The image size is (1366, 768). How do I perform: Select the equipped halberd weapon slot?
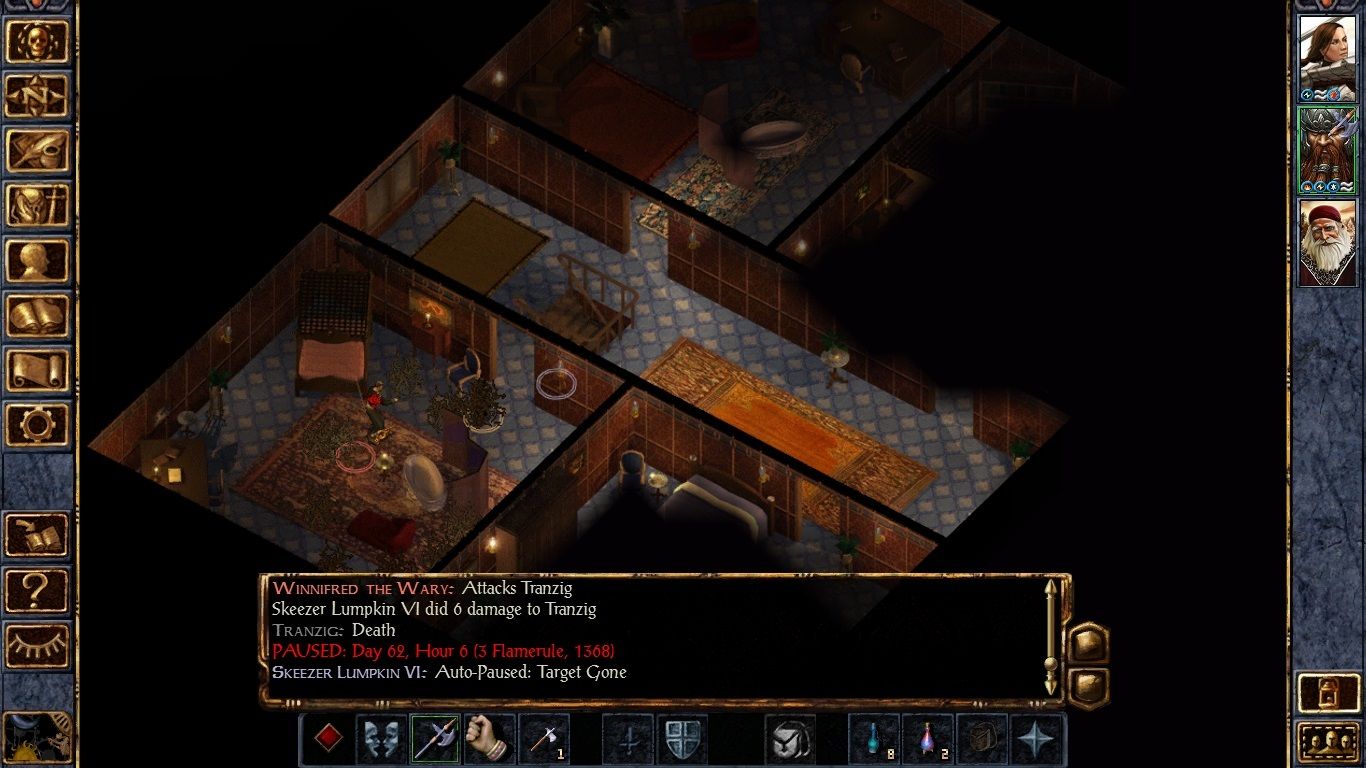[436, 738]
